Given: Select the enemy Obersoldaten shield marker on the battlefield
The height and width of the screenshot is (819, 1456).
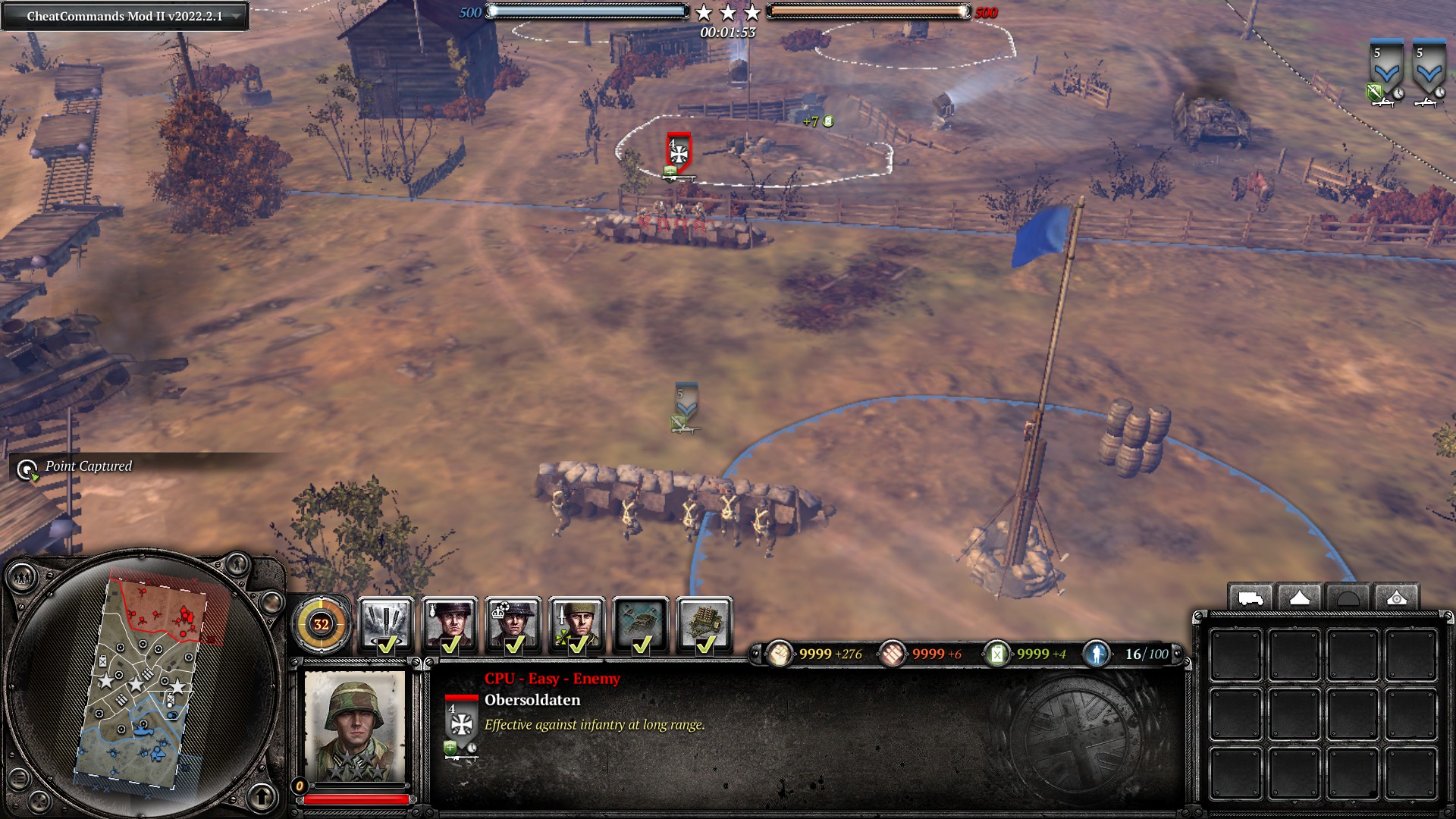Looking at the screenshot, I should [x=679, y=152].
